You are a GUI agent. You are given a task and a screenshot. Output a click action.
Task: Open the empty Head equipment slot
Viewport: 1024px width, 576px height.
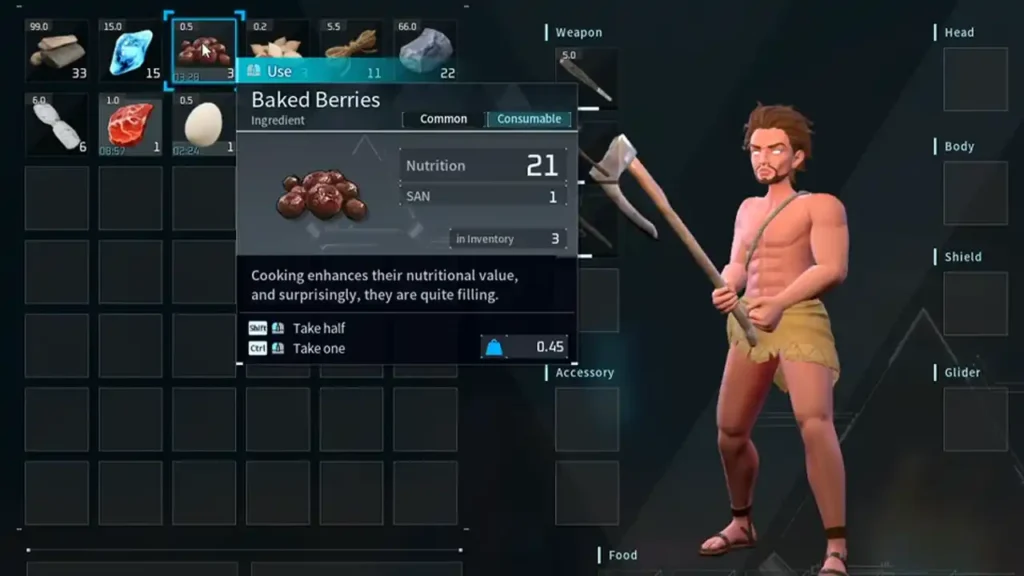point(975,79)
